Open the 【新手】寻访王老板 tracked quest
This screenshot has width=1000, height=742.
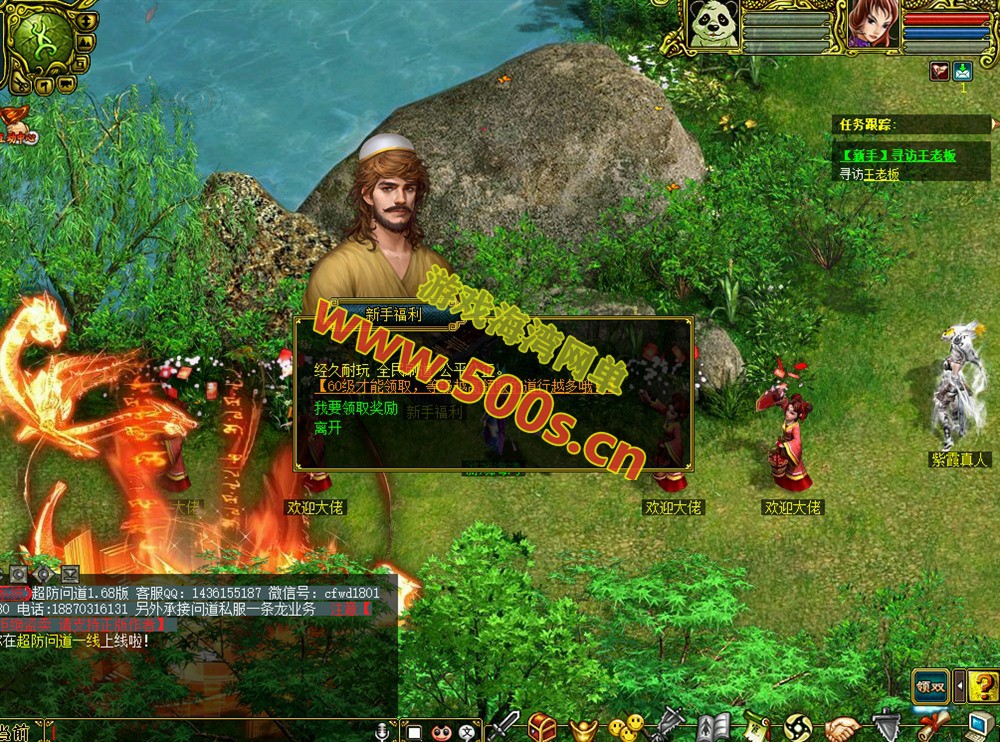click(x=898, y=156)
